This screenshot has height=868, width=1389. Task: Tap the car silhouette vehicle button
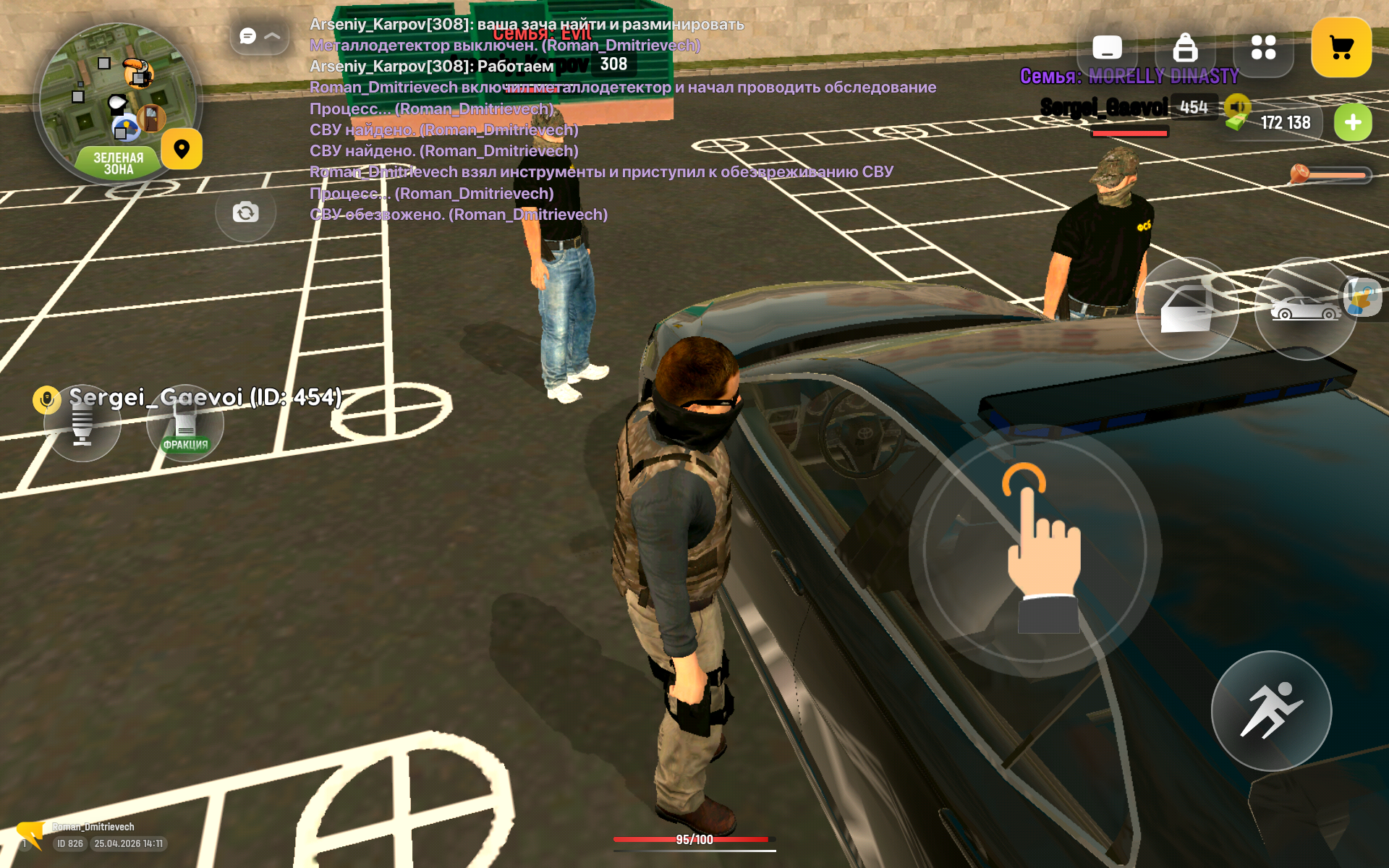(1305, 310)
